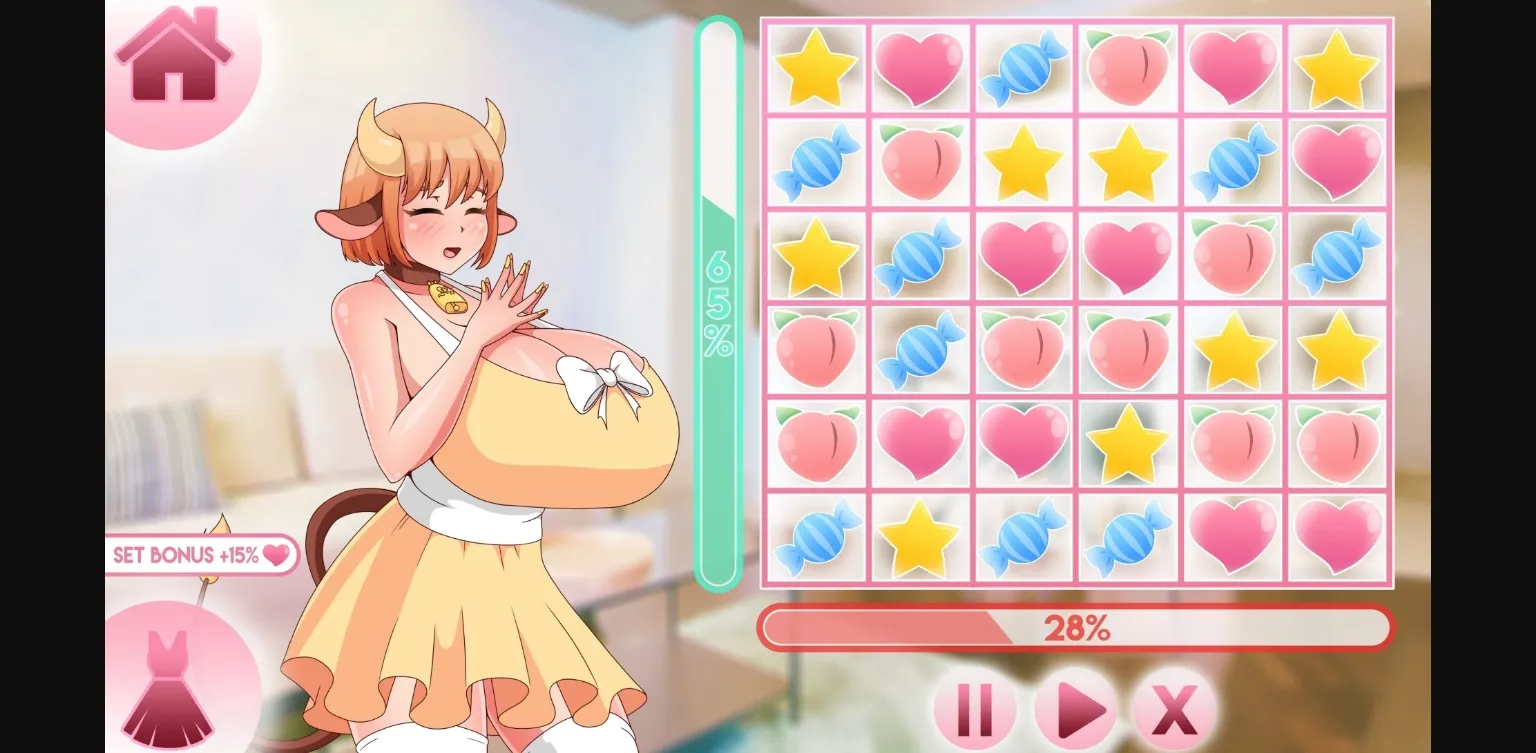Click the peach tile in top row
This screenshot has width=1536, height=753.
pos(1128,66)
